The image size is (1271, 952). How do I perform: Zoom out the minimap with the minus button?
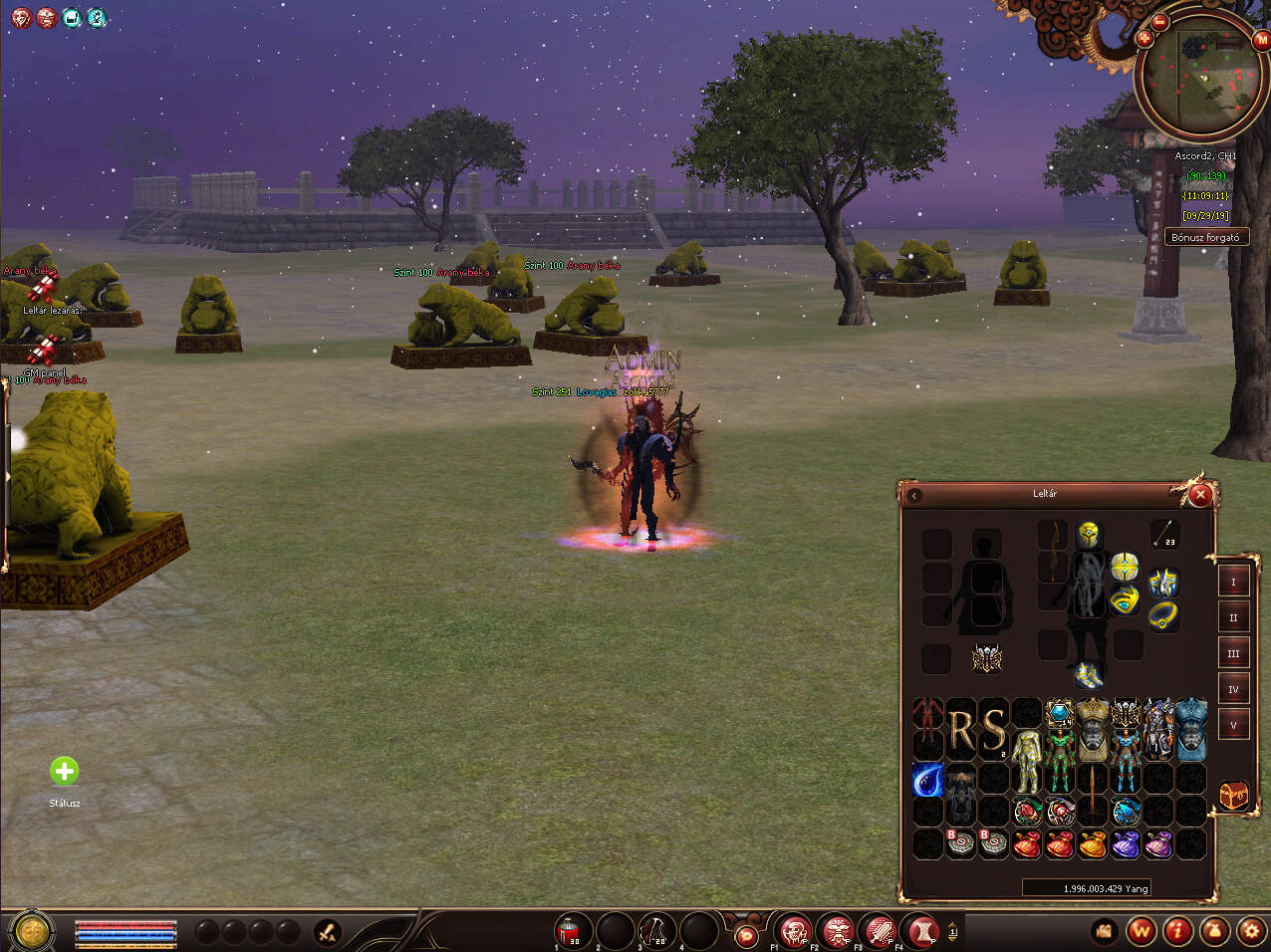click(1160, 21)
